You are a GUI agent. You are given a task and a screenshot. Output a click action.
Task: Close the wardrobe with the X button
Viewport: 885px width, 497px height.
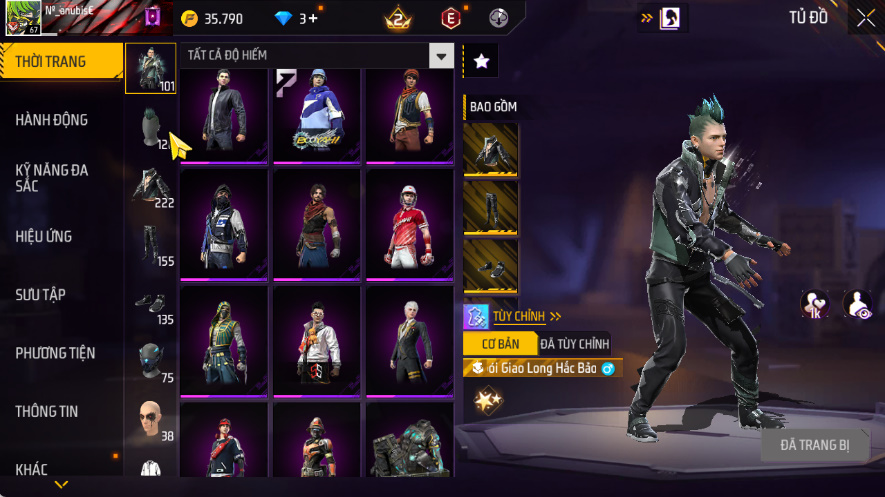tap(865, 17)
